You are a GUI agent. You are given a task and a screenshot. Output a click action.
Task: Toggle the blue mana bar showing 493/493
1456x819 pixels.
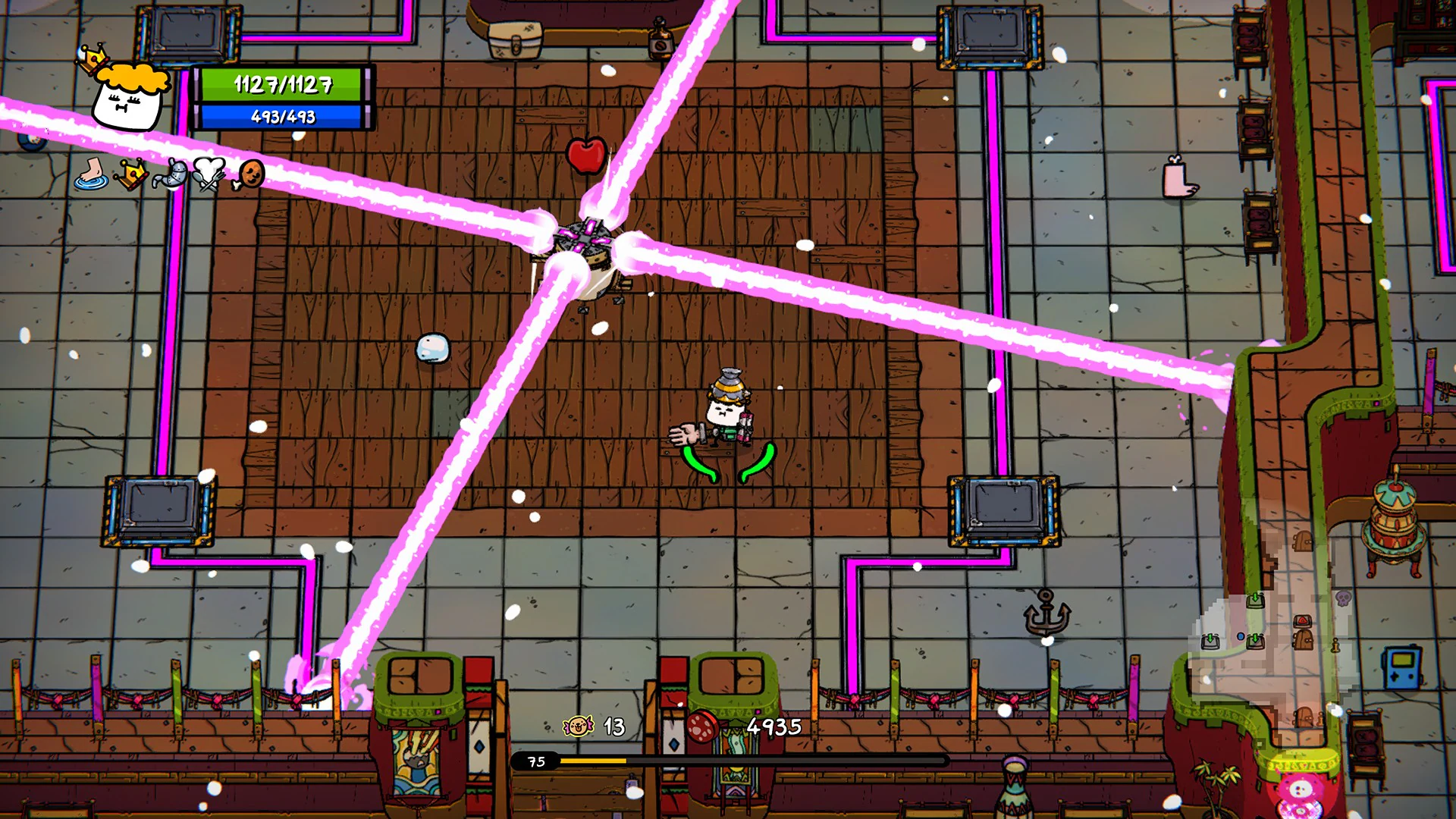pyautogui.click(x=281, y=118)
